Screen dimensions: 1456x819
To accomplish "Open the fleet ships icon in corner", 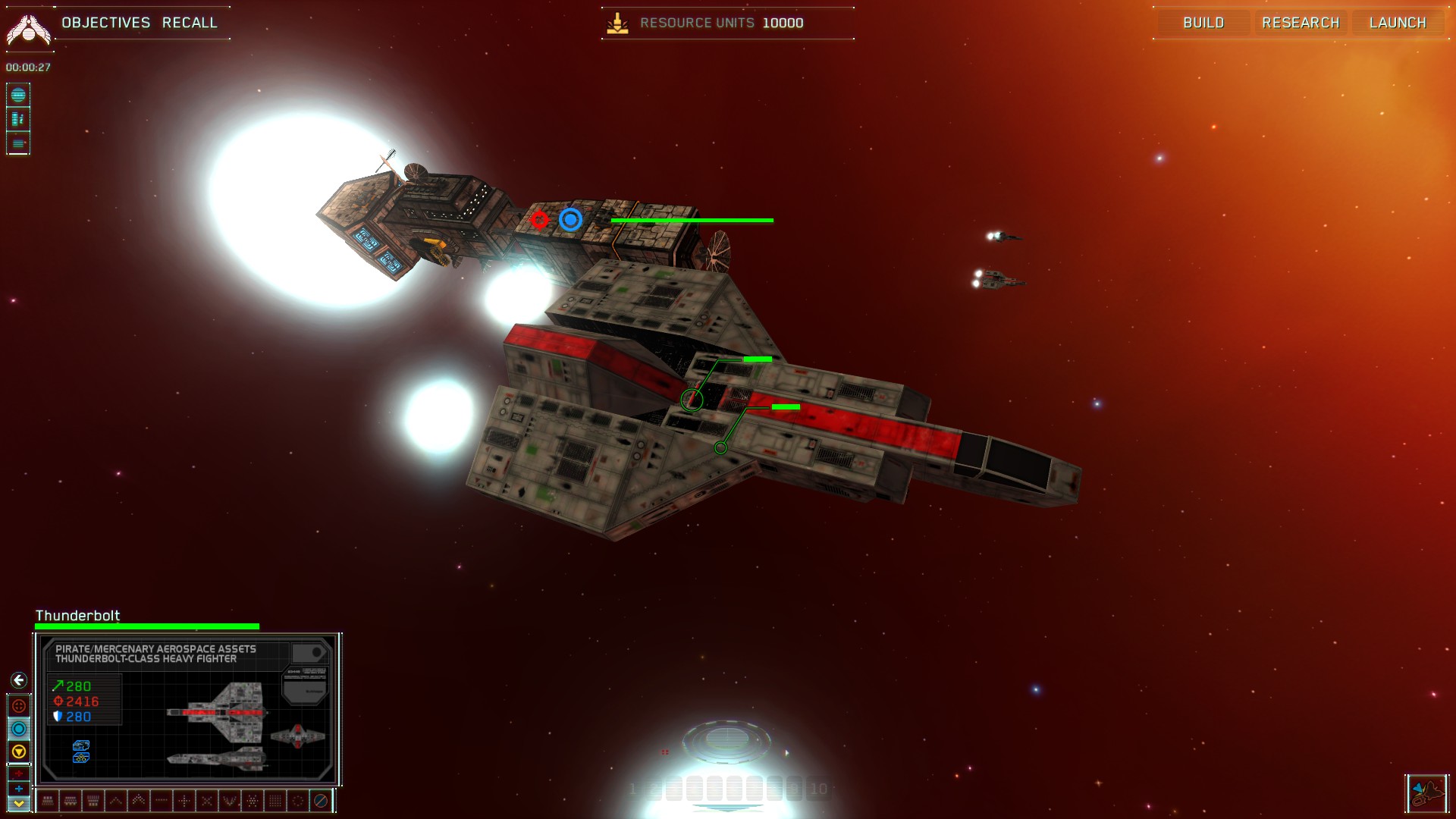I will (1426, 794).
